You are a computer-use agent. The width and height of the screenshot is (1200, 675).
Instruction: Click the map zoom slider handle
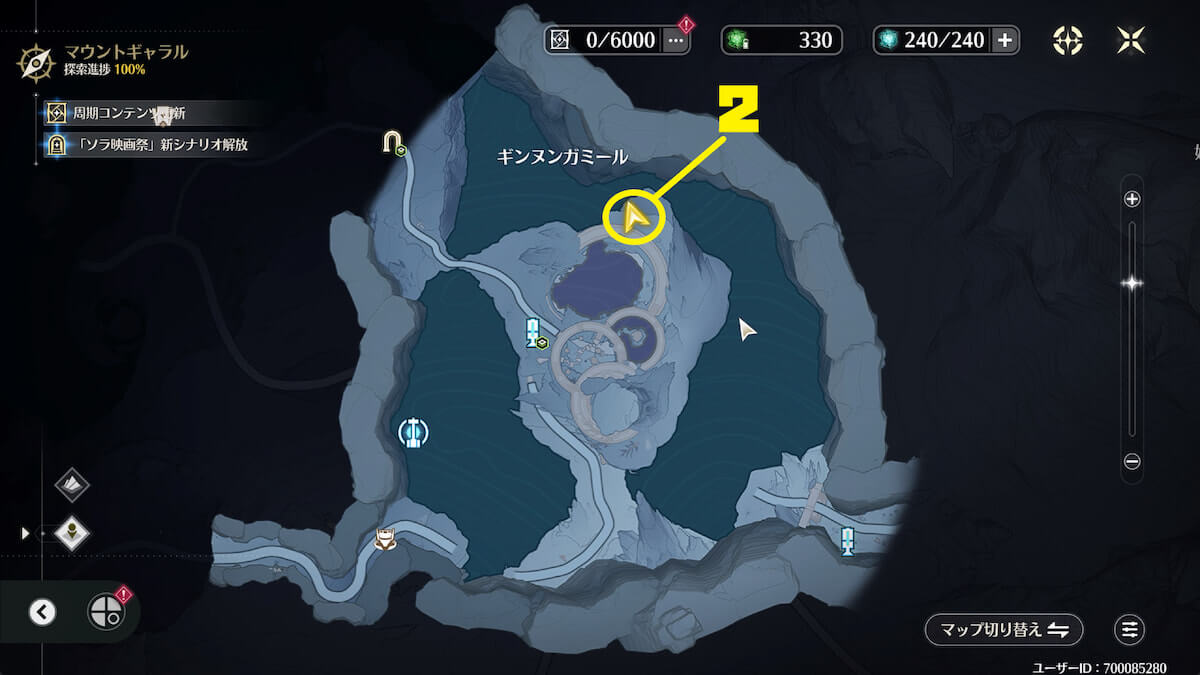tap(1132, 283)
